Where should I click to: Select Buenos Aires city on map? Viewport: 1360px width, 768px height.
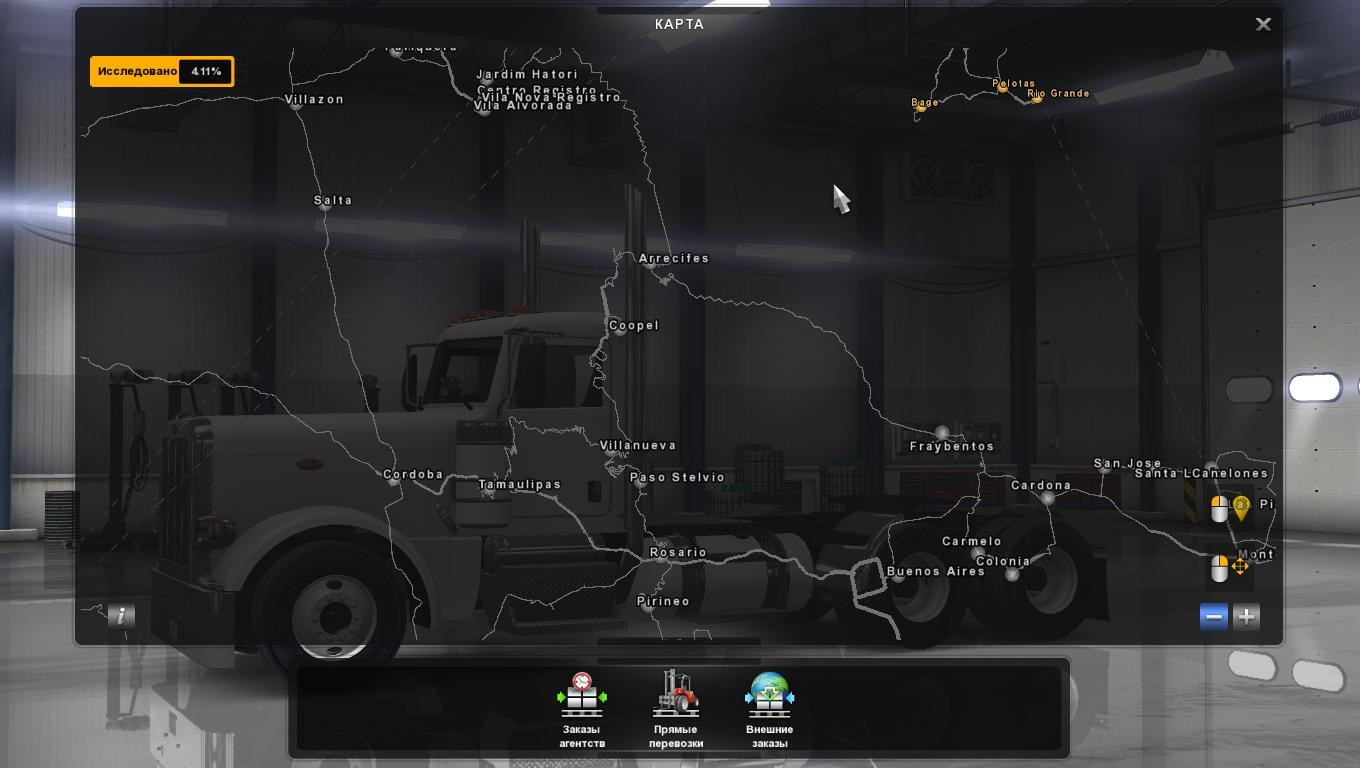[898, 576]
